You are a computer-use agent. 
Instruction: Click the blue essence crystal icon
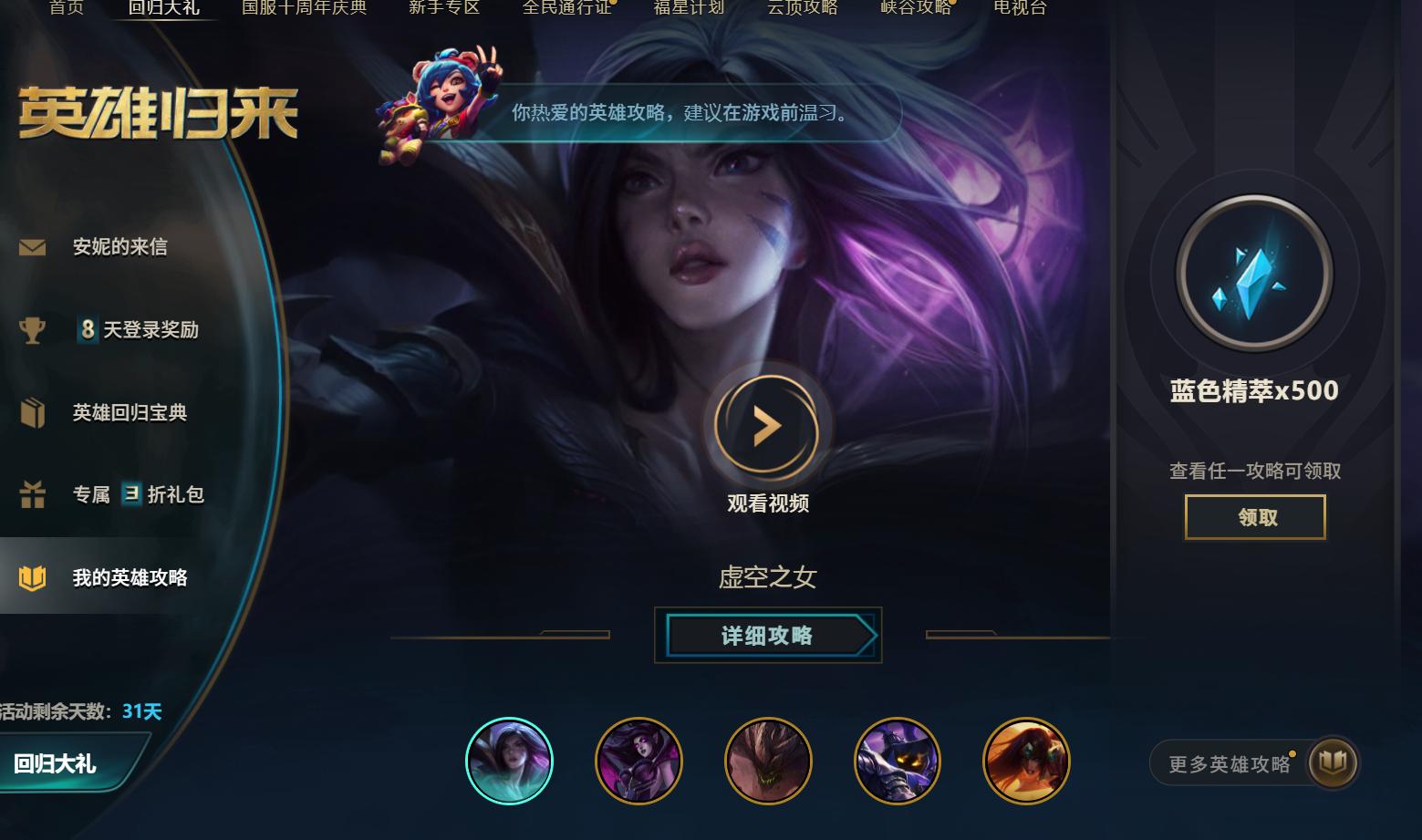pyautogui.click(x=1254, y=274)
